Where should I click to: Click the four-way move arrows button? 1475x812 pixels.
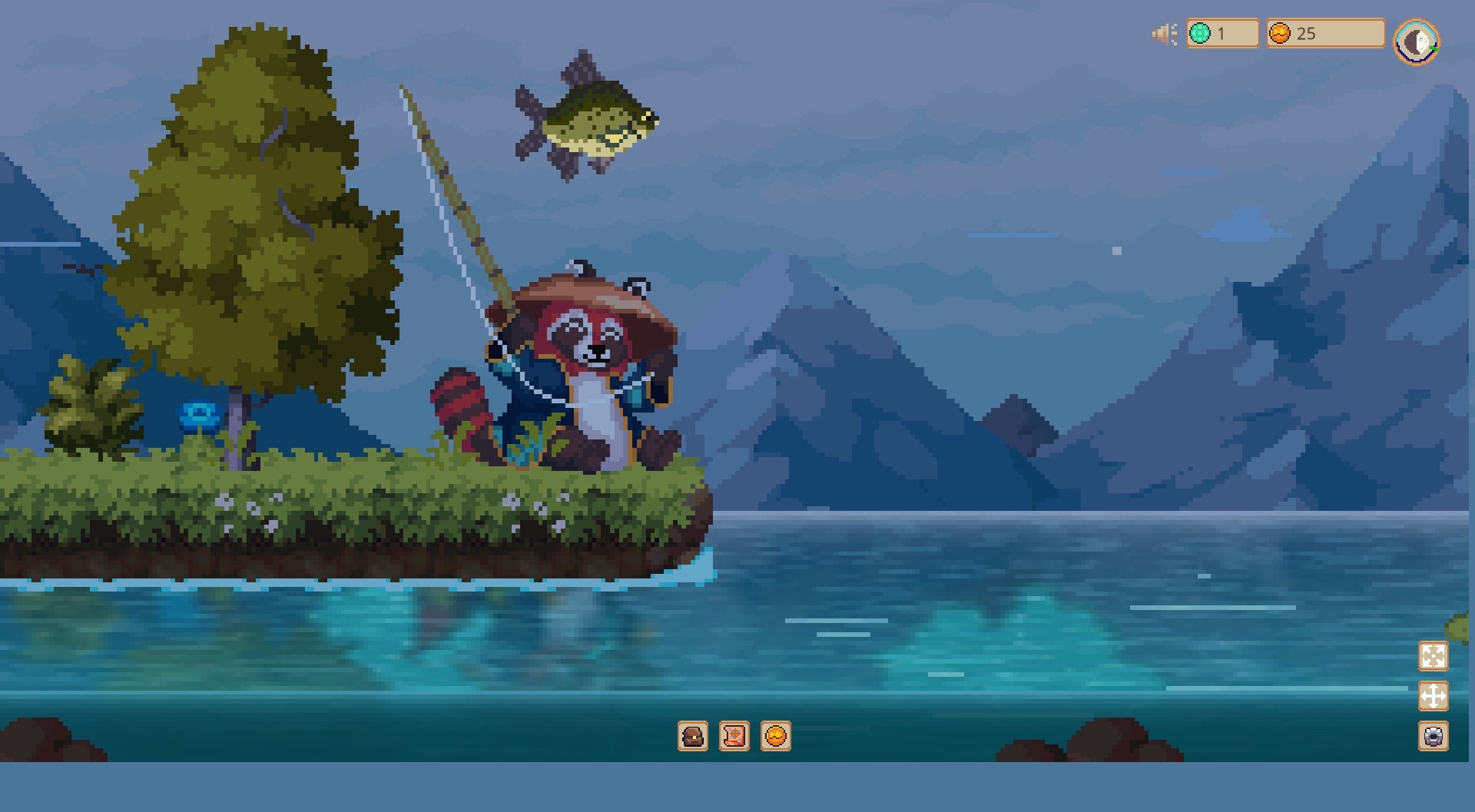[x=1433, y=697]
